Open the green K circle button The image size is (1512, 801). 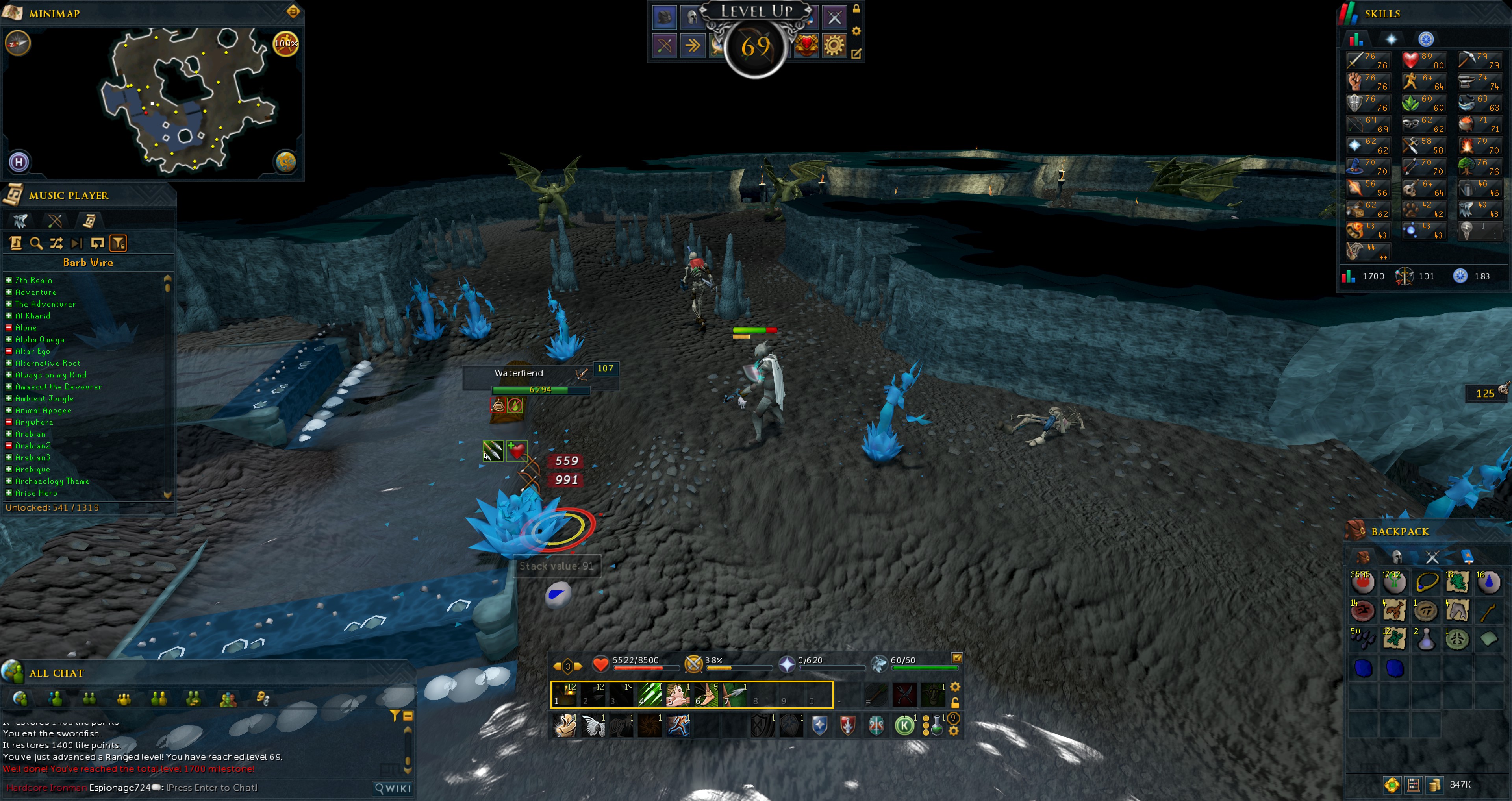click(x=904, y=726)
